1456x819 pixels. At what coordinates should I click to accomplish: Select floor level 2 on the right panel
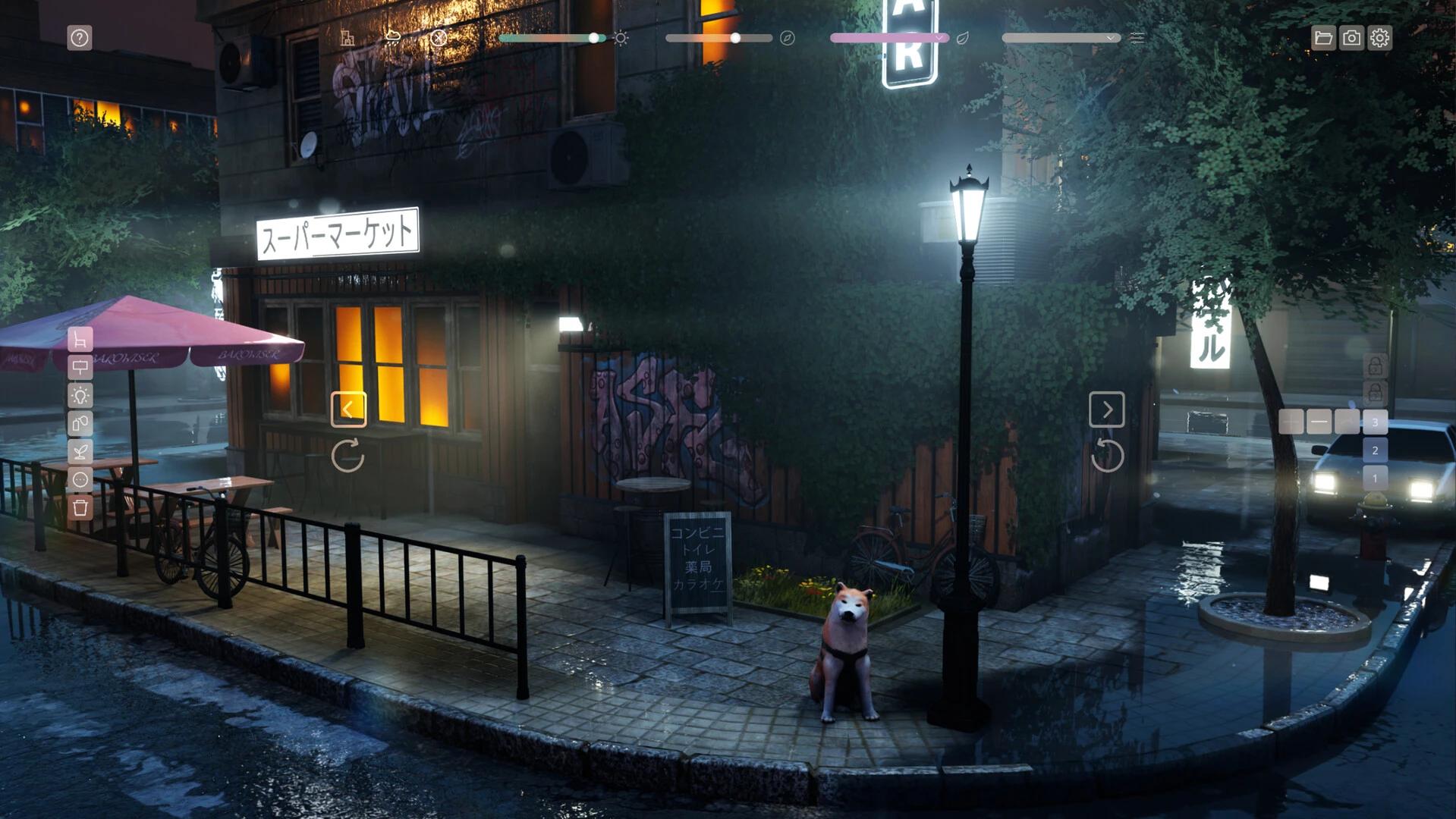click(x=1375, y=450)
